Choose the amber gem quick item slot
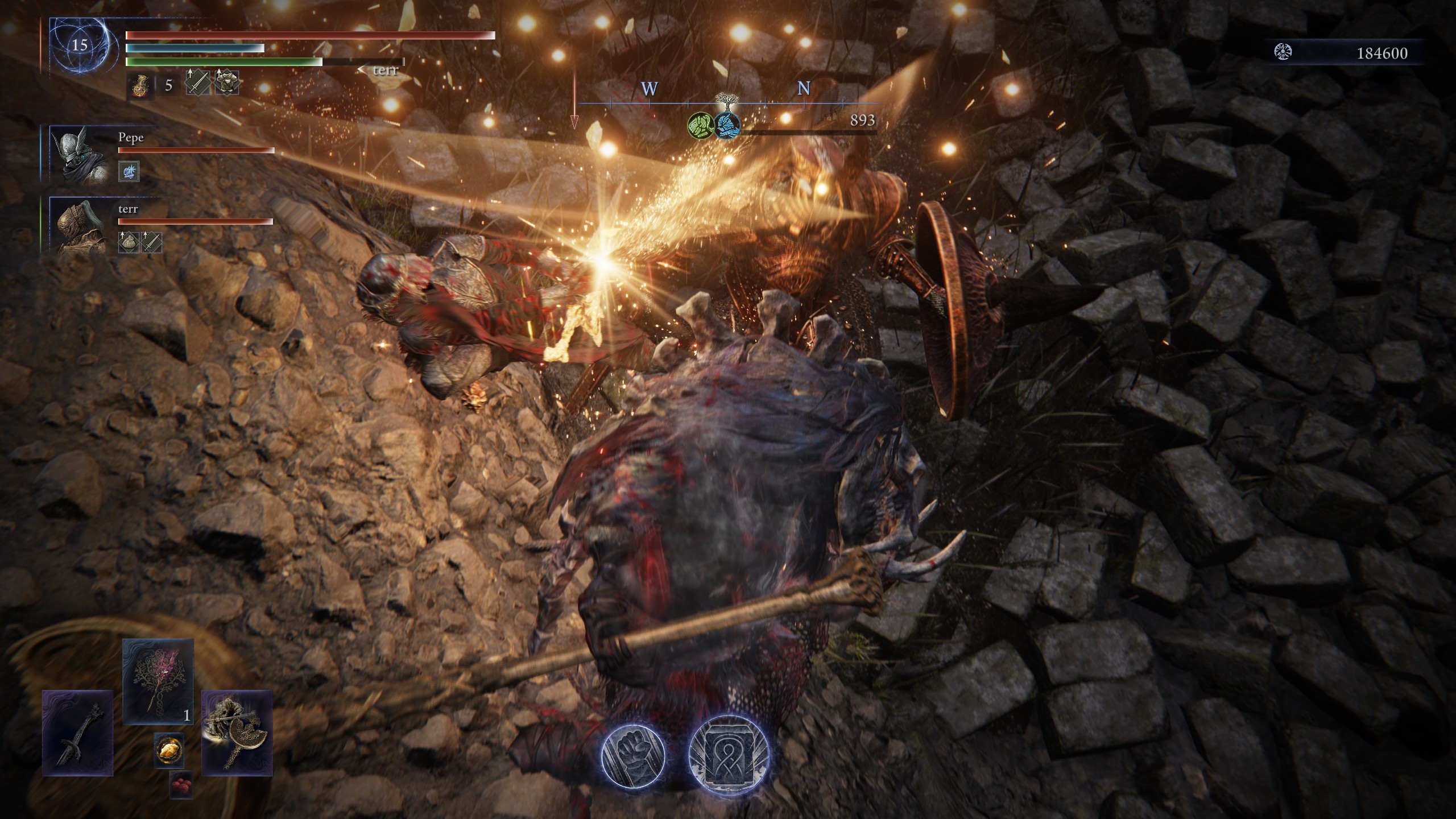1456x819 pixels. pos(169,750)
